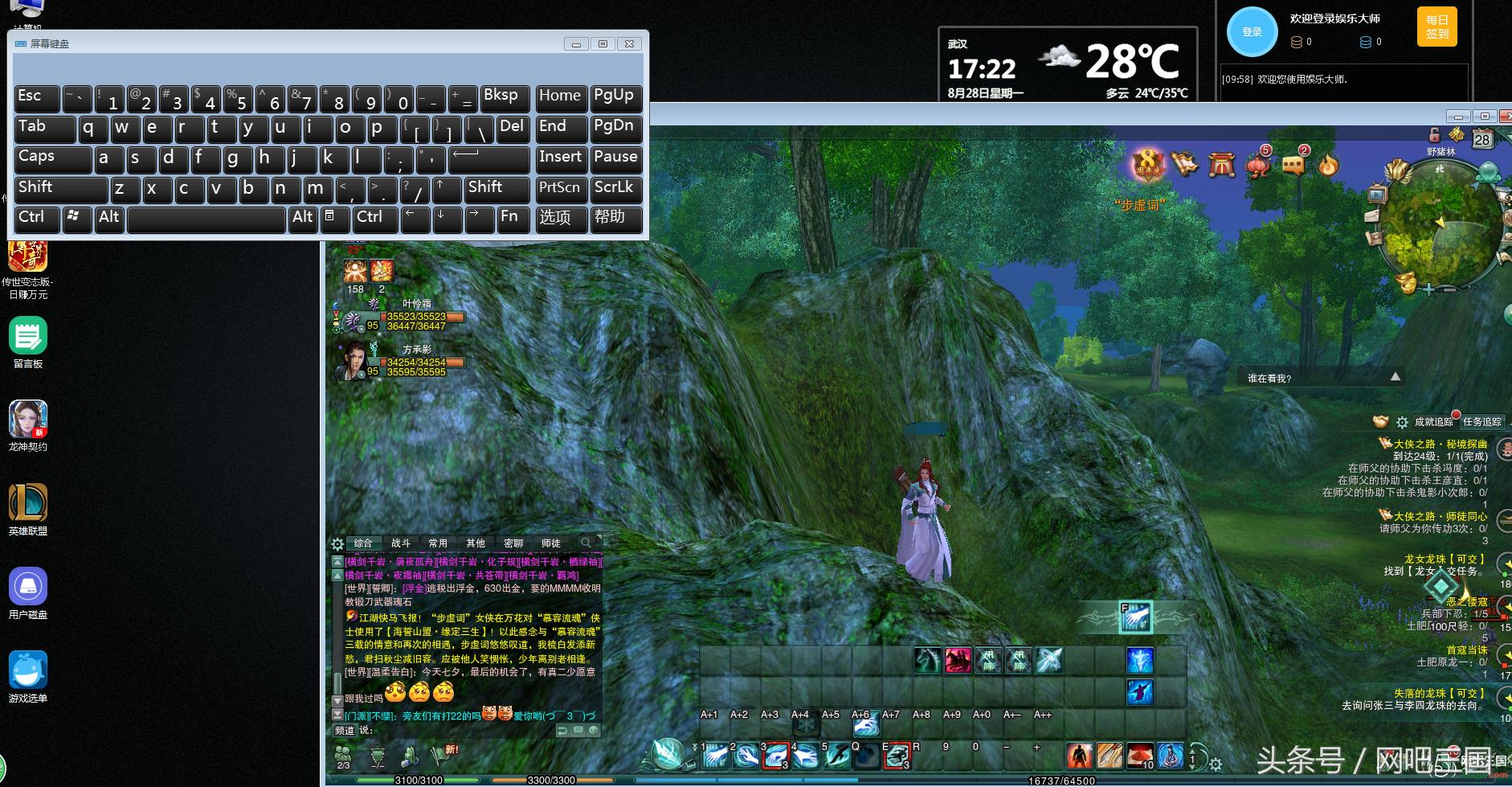Select the 师徒 chat tab
Image resolution: width=1512 pixels, height=787 pixels.
tap(551, 543)
